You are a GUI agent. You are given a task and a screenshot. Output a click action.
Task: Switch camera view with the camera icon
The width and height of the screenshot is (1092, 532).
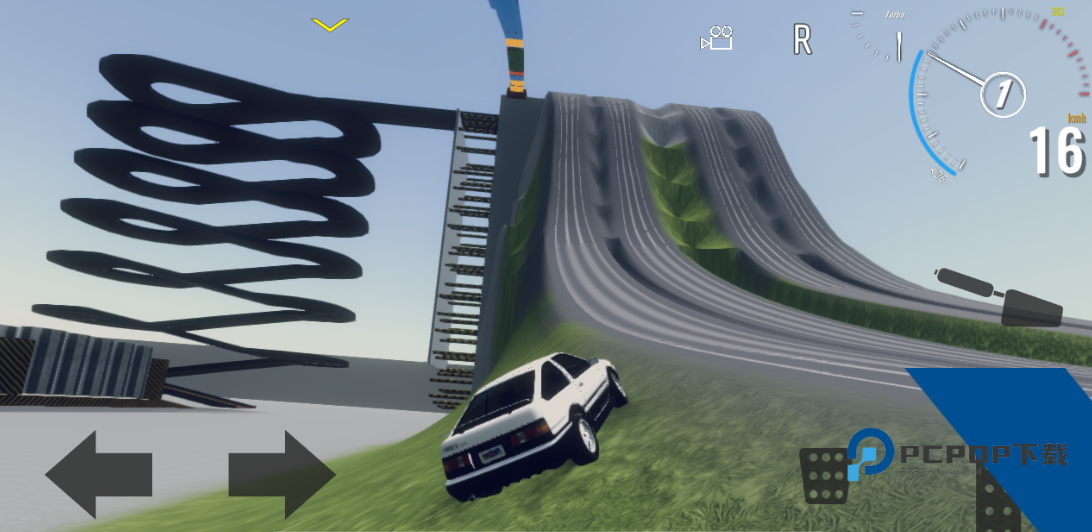(717, 39)
